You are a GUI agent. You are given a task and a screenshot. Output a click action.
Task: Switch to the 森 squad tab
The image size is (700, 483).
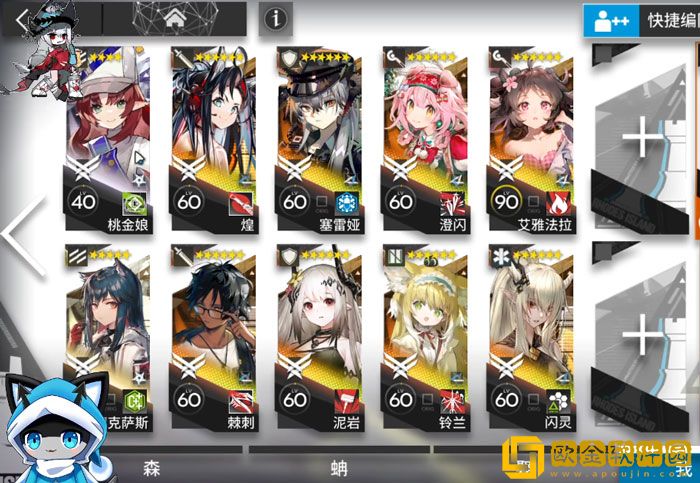[152, 467]
